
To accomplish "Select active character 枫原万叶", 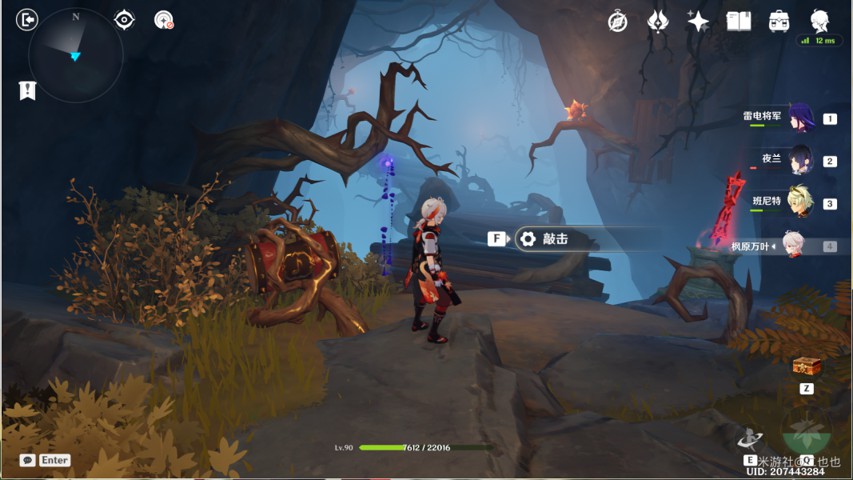I will click(792, 245).
